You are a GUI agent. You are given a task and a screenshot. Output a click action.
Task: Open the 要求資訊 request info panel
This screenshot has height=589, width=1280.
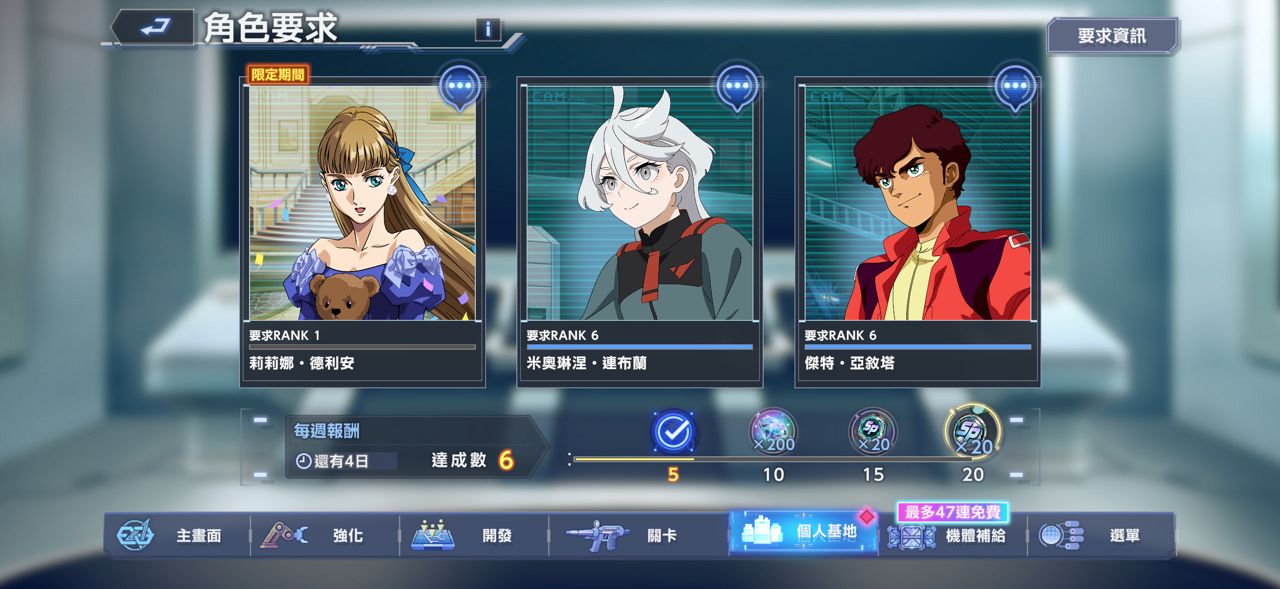tap(1112, 36)
